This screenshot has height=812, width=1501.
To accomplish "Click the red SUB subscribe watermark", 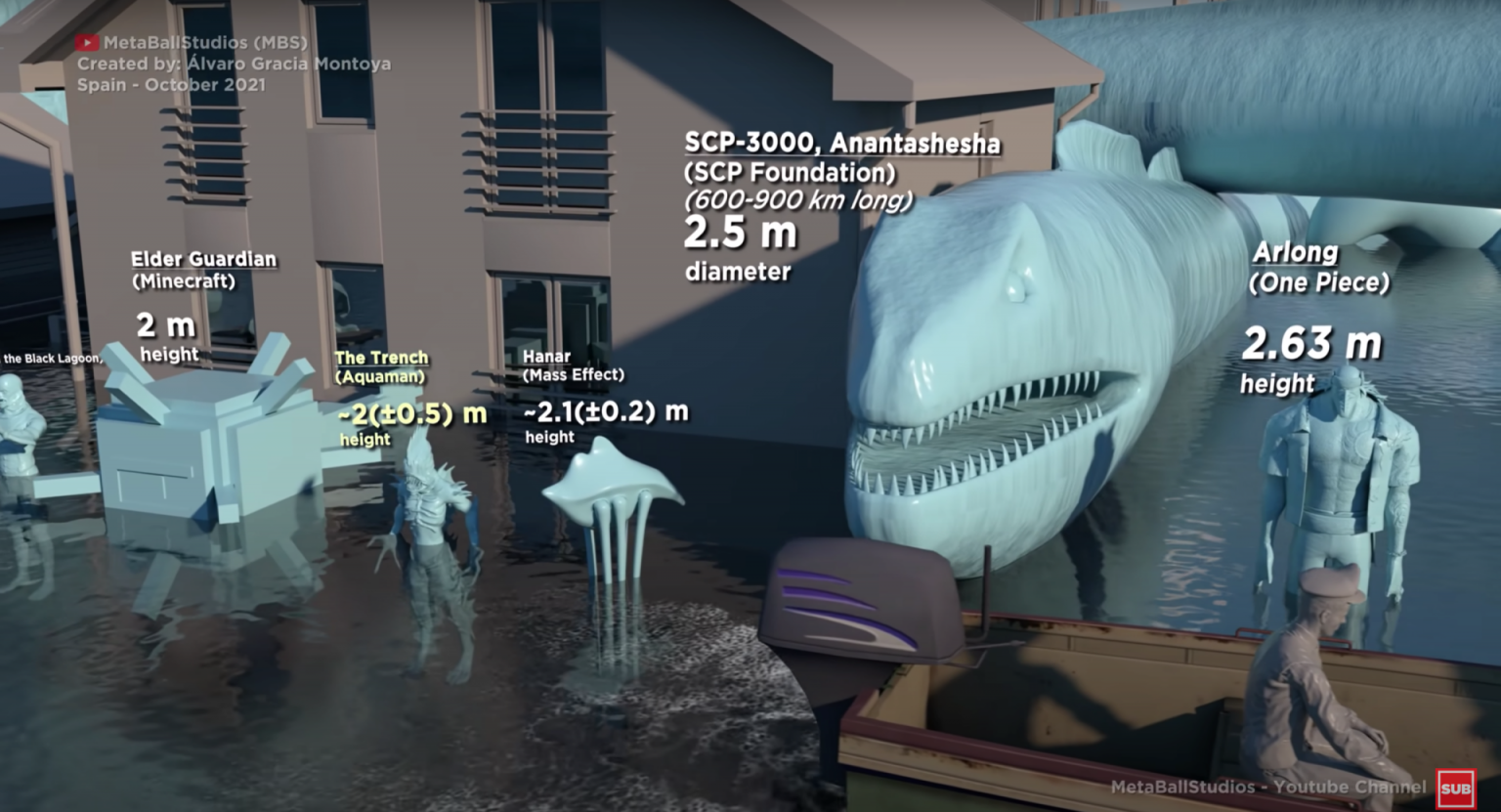I will coord(1455,789).
